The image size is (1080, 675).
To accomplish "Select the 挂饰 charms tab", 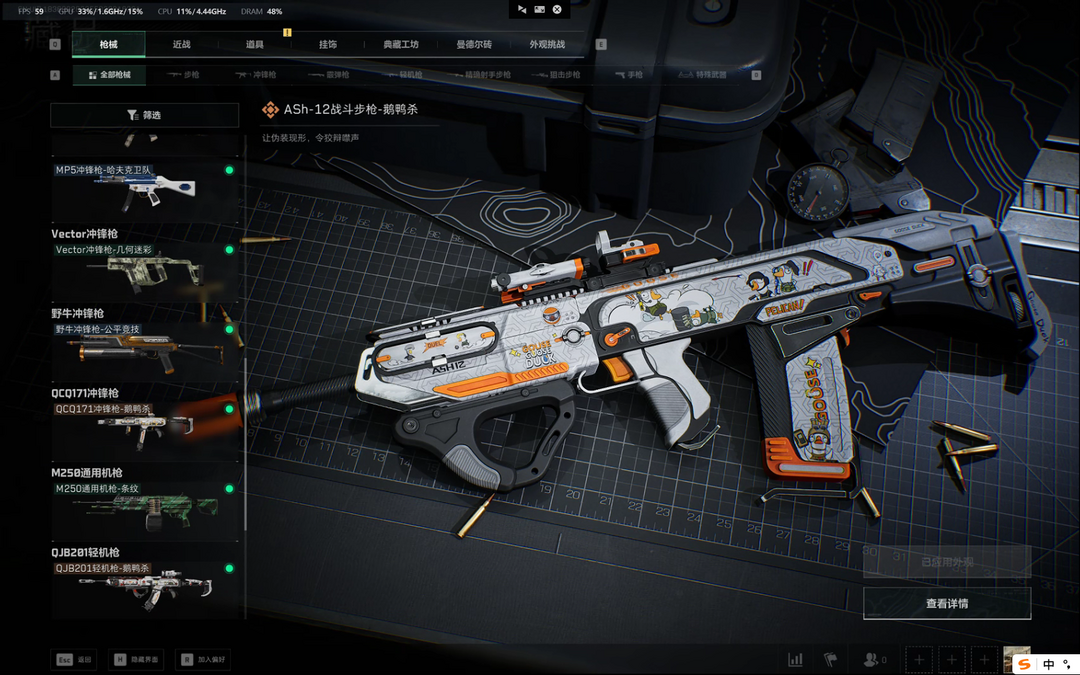I will [328, 44].
